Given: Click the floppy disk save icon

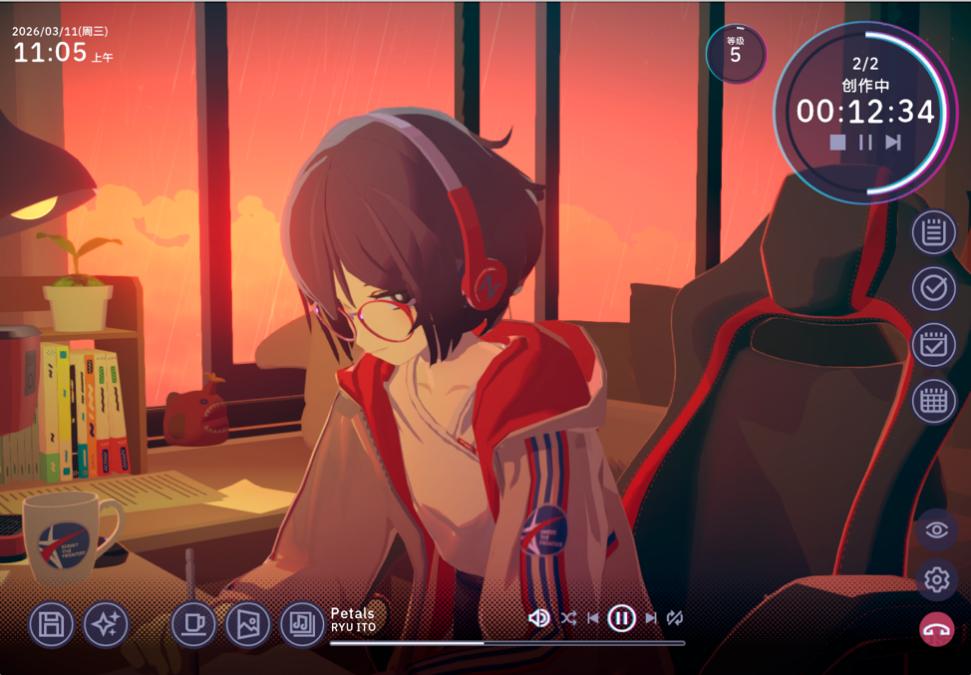Looking at the screenshot, I should [x=51, y=625].
